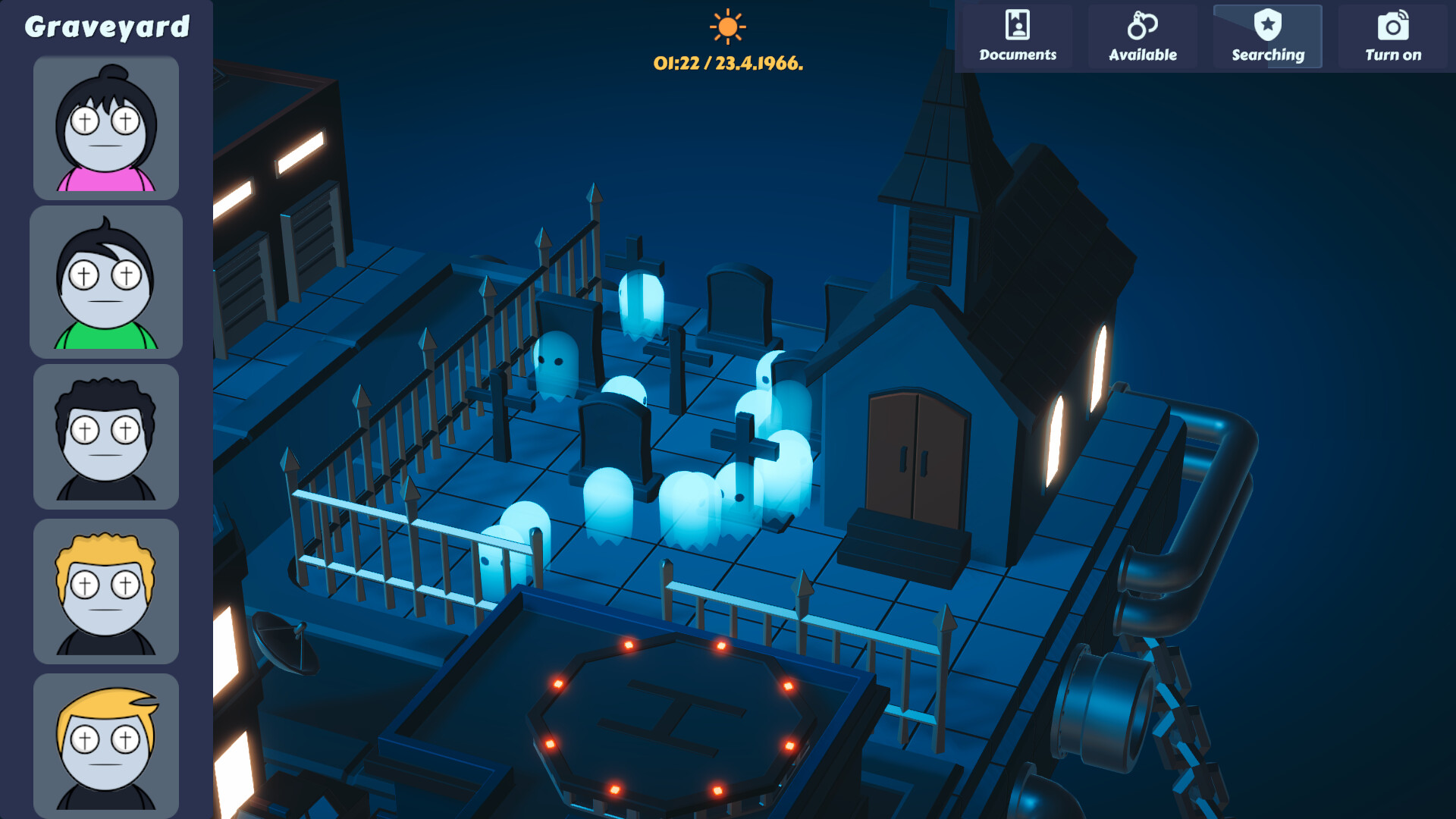This screenshot has height=819, width=1456.
Task: Expand the green-shirted character's details
Action: [x=105, y=281]
